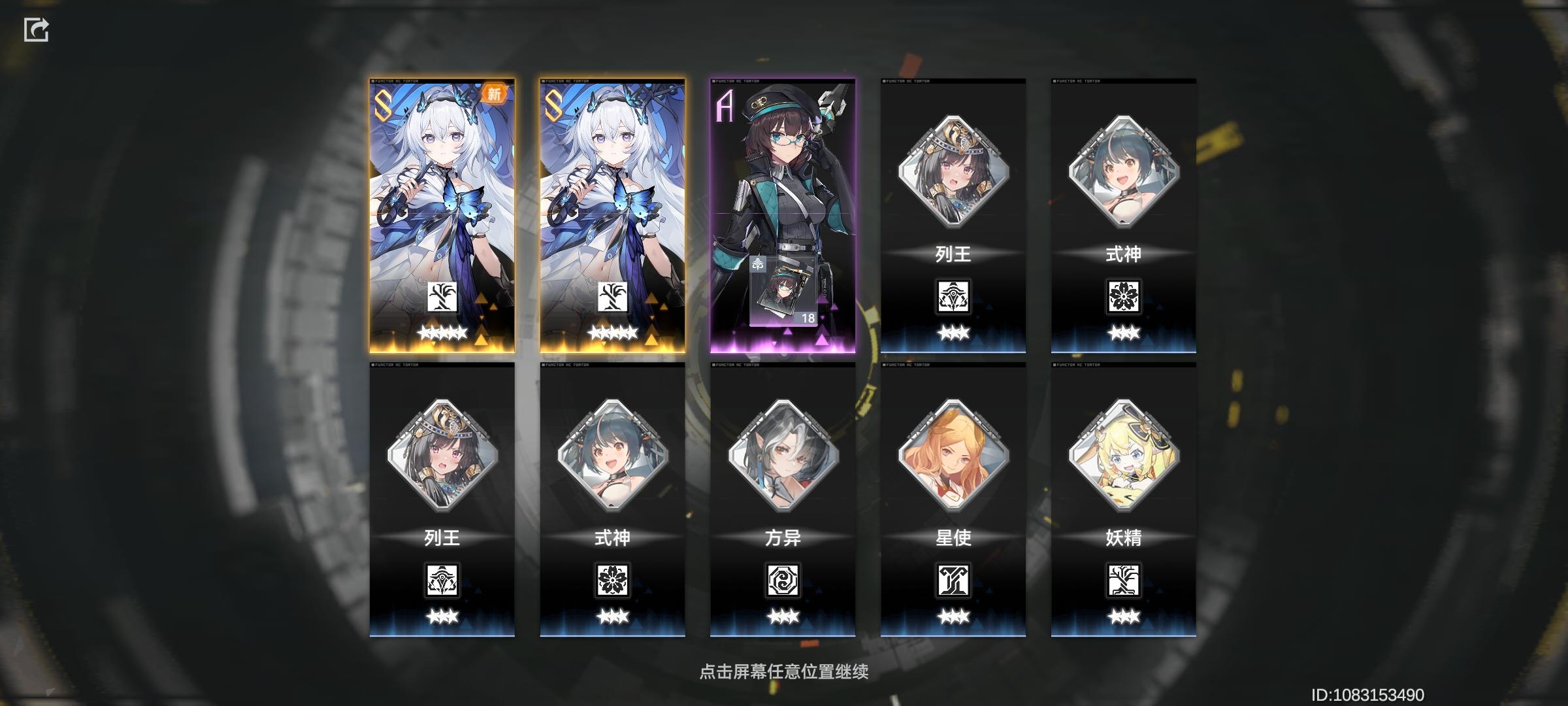
Task: Click the 新 badge on the first card
Action: (493, 93)
